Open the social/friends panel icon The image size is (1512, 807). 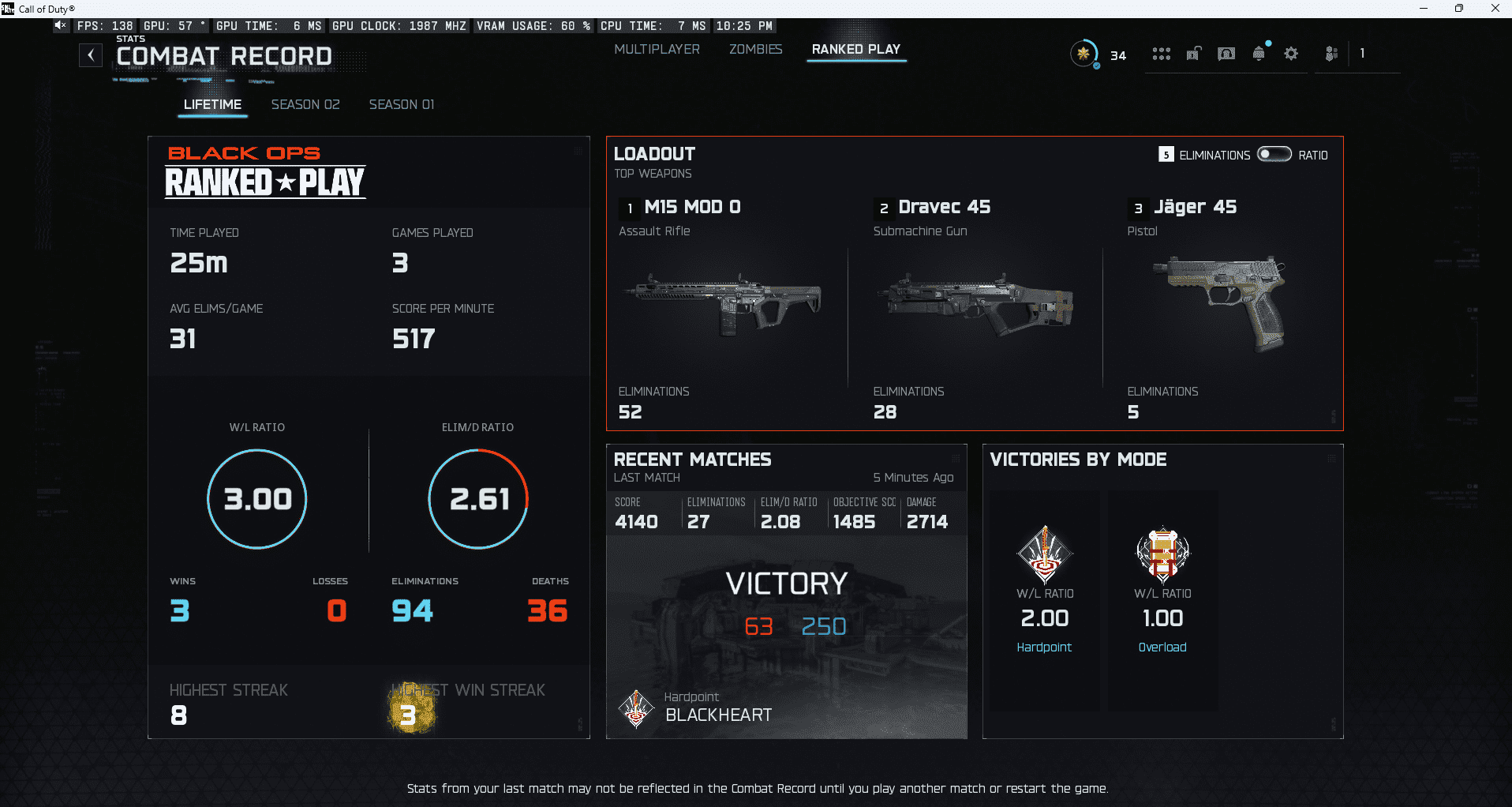[x=1330, y=53]
